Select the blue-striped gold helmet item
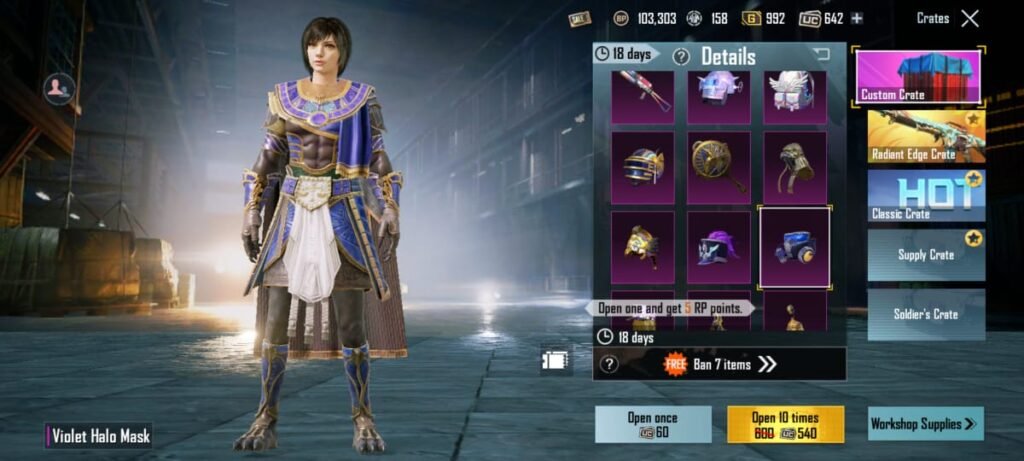 coord(643,167)
